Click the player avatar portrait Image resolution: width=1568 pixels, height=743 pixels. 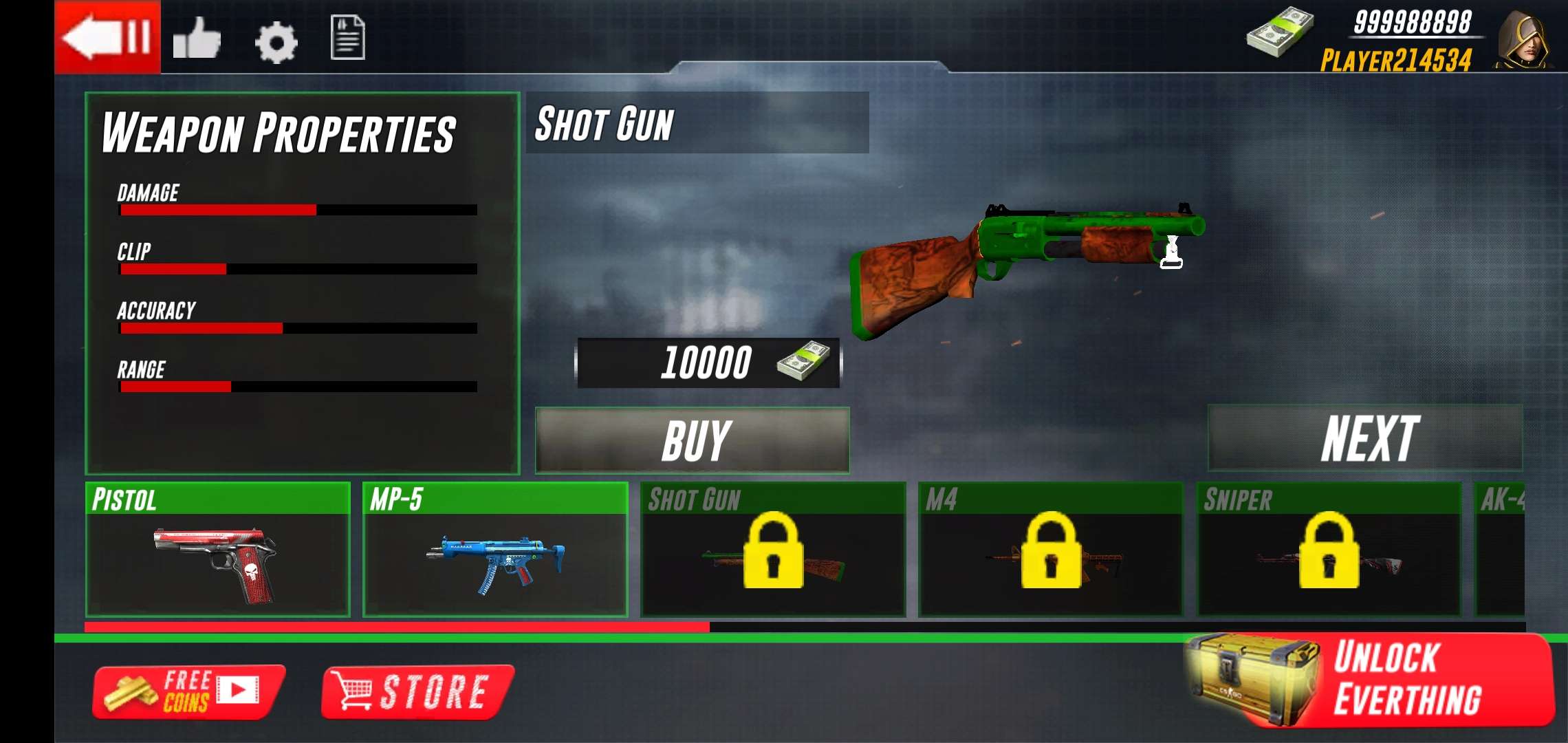[x=1523, y=40]
